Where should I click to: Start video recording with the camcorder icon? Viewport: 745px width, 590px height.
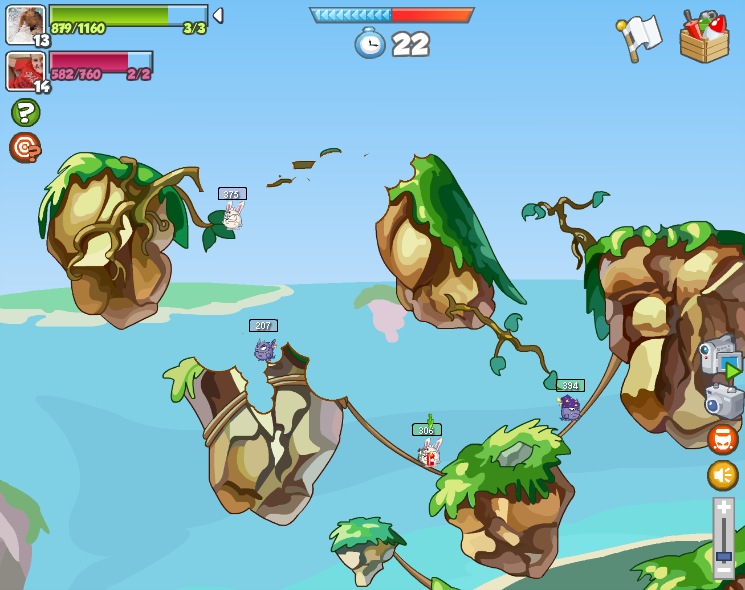[718, 356]
